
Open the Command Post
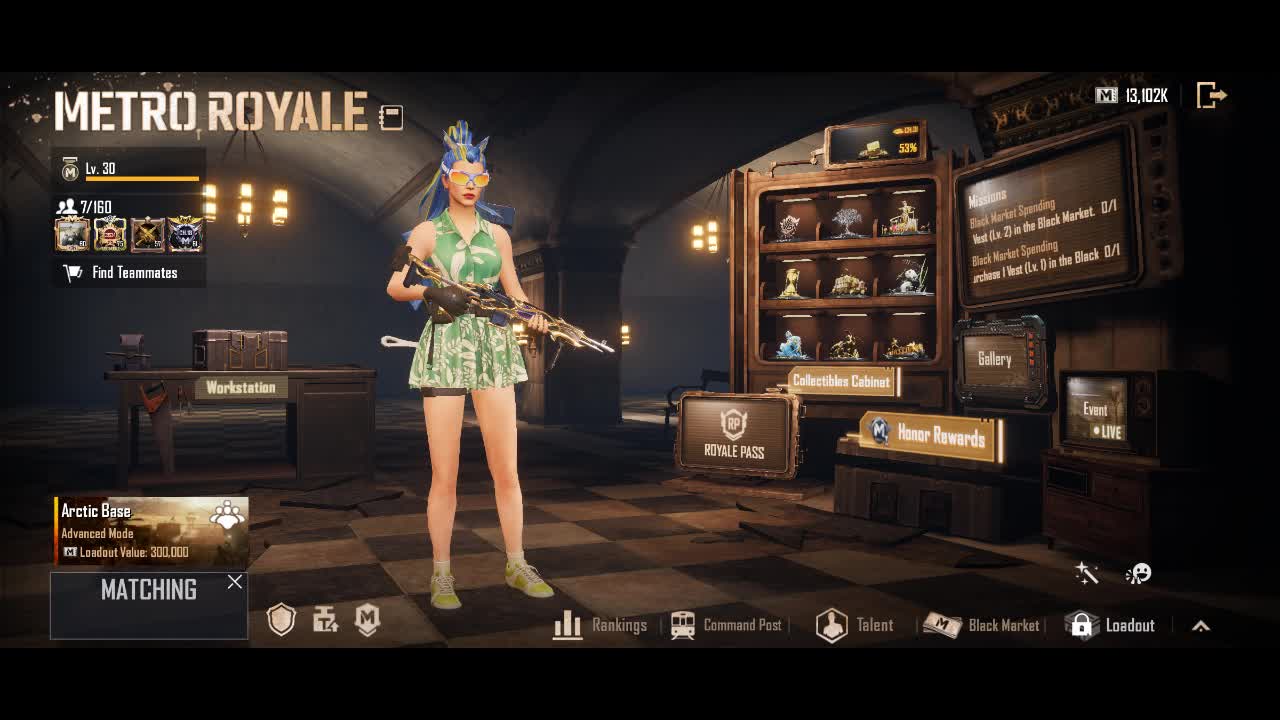click(x=727, y=625)
